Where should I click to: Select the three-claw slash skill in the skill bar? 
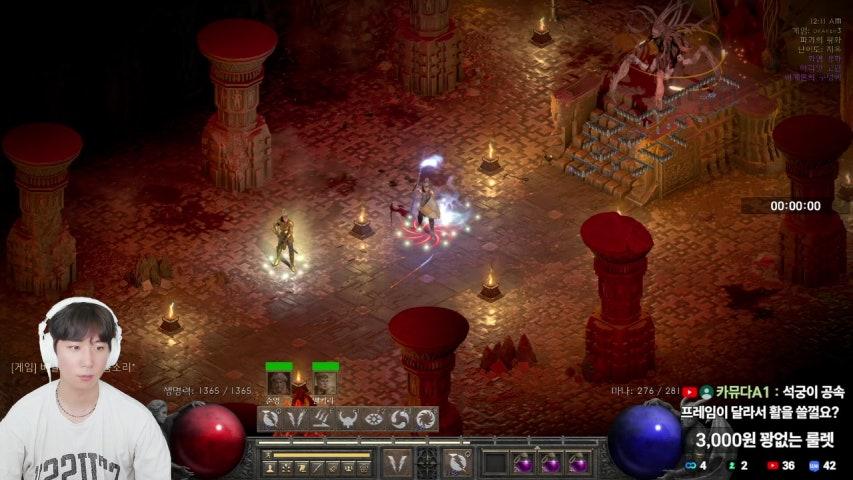pyautogui.click(x=322, y=419)
